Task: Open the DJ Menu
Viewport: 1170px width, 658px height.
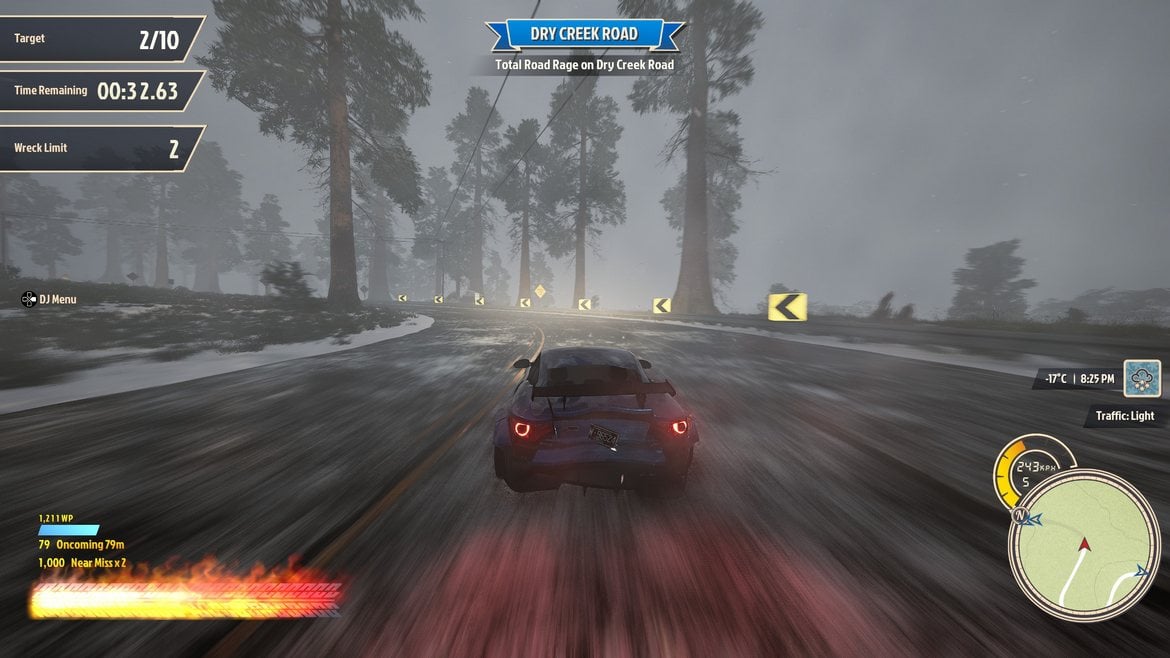Action: click(x=49, y=299)
